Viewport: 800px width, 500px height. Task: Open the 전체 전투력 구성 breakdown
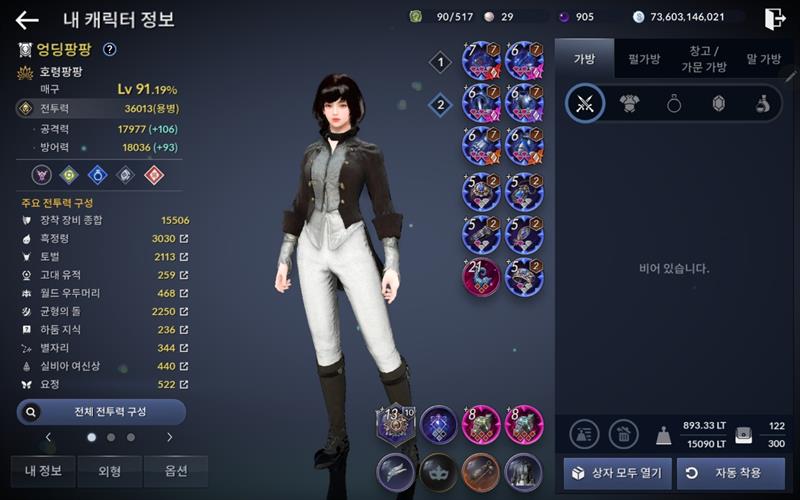tap(101, 411)
